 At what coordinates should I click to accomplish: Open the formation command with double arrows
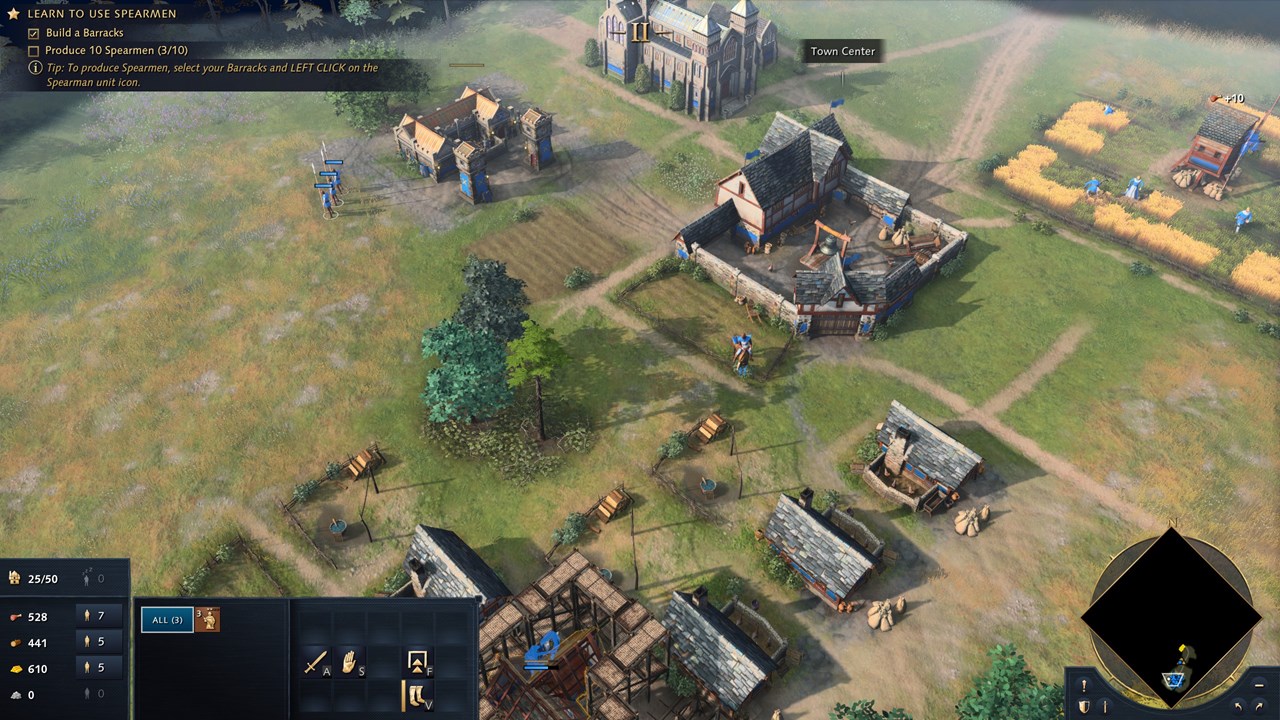tap(417, 662)
